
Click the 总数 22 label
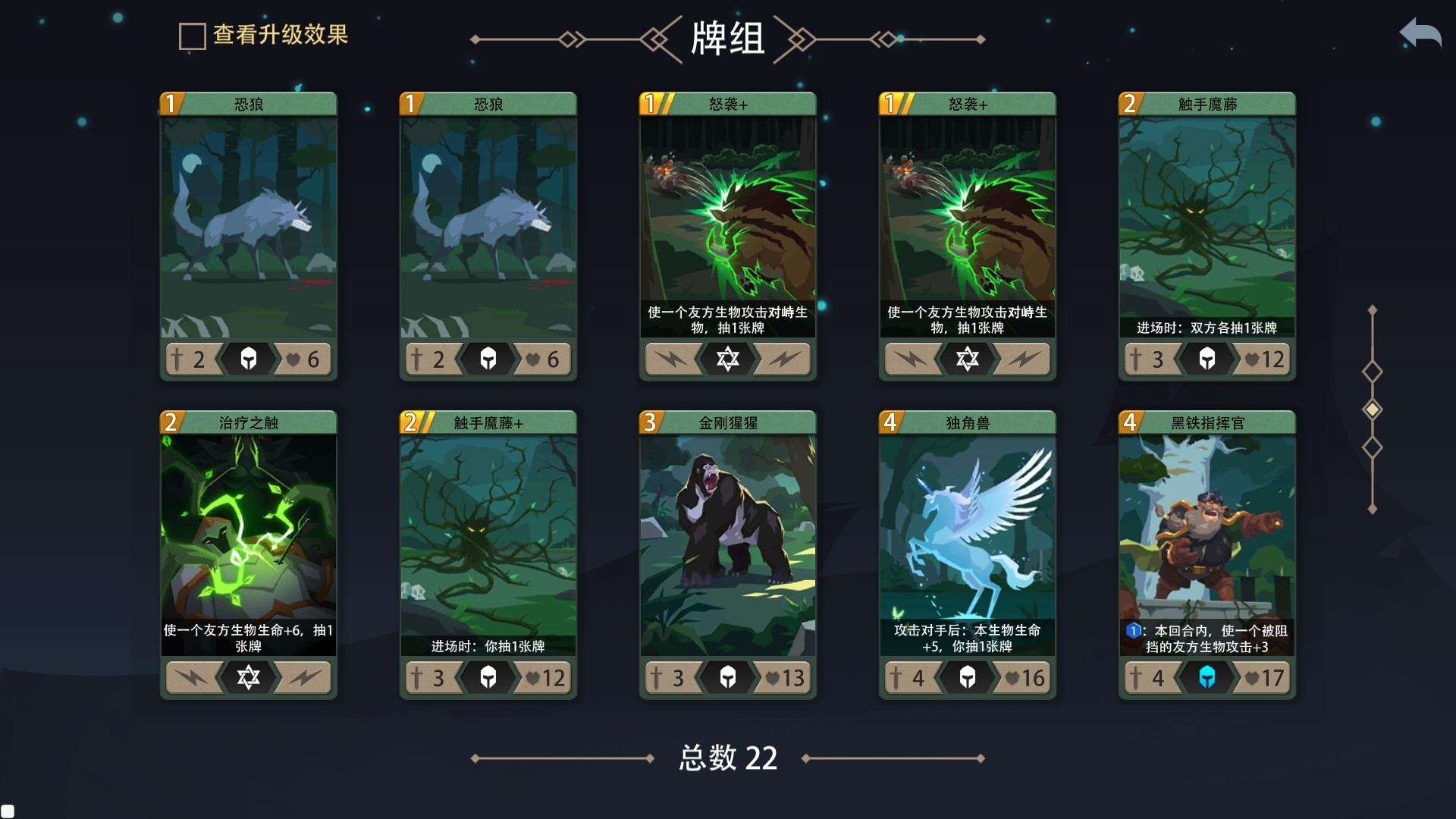pyautogui.click(x=726, y=758)
